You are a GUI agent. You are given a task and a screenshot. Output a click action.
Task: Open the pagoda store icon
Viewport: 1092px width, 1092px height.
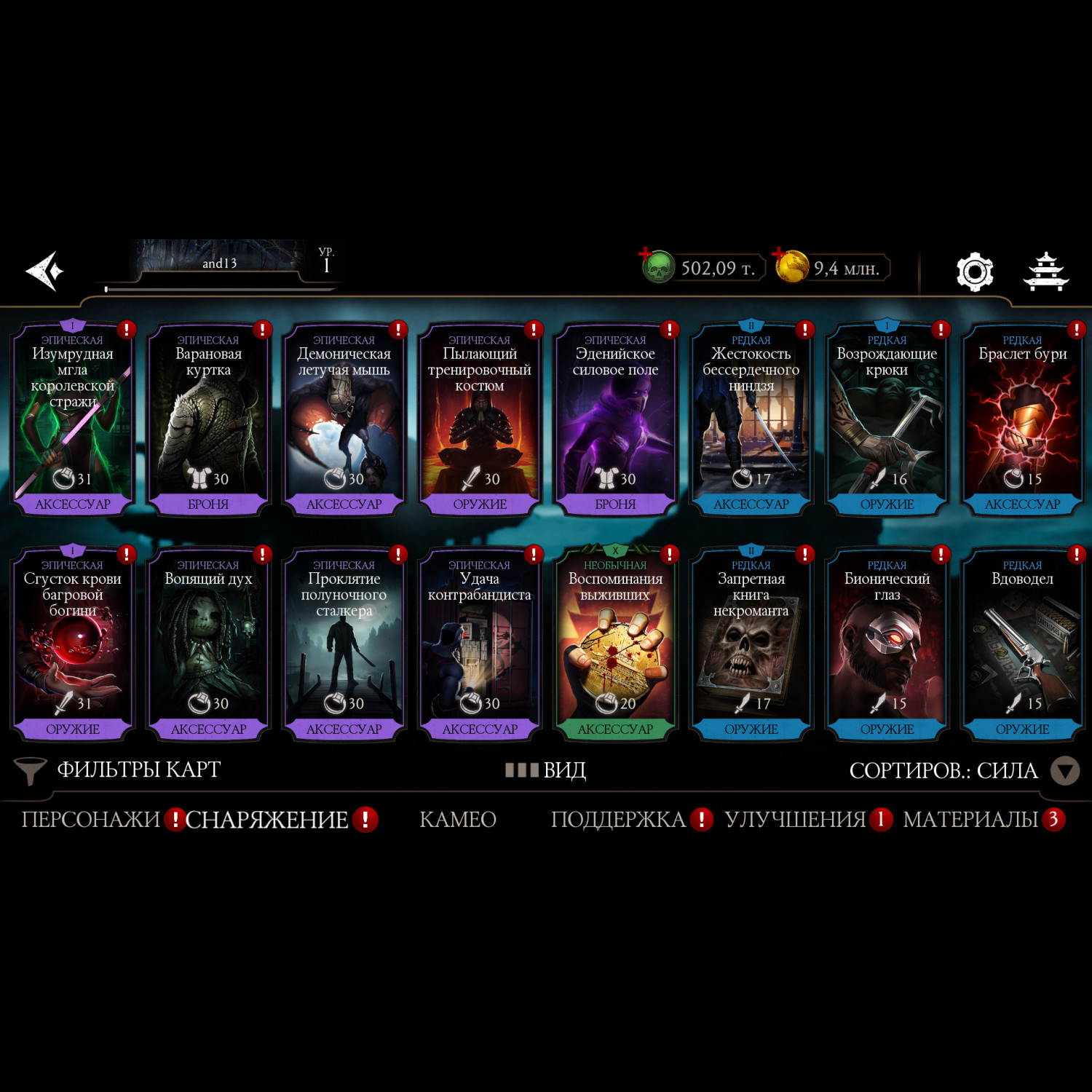point(1045,272)
